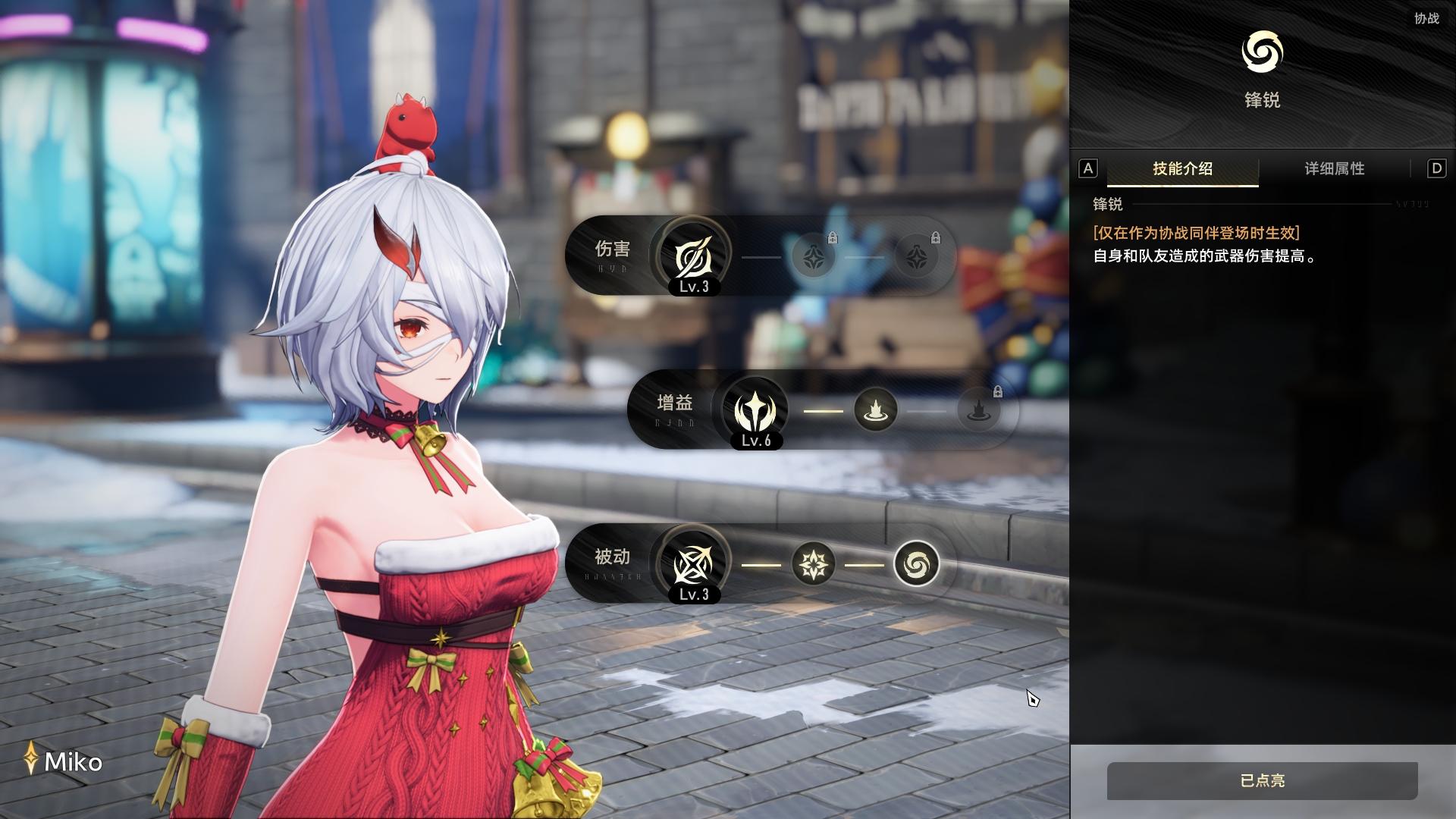The height and width of the screenshot is (819, 1456).
Task: Switch to the 技能介绍 tab
Action: pos(1182,168)
